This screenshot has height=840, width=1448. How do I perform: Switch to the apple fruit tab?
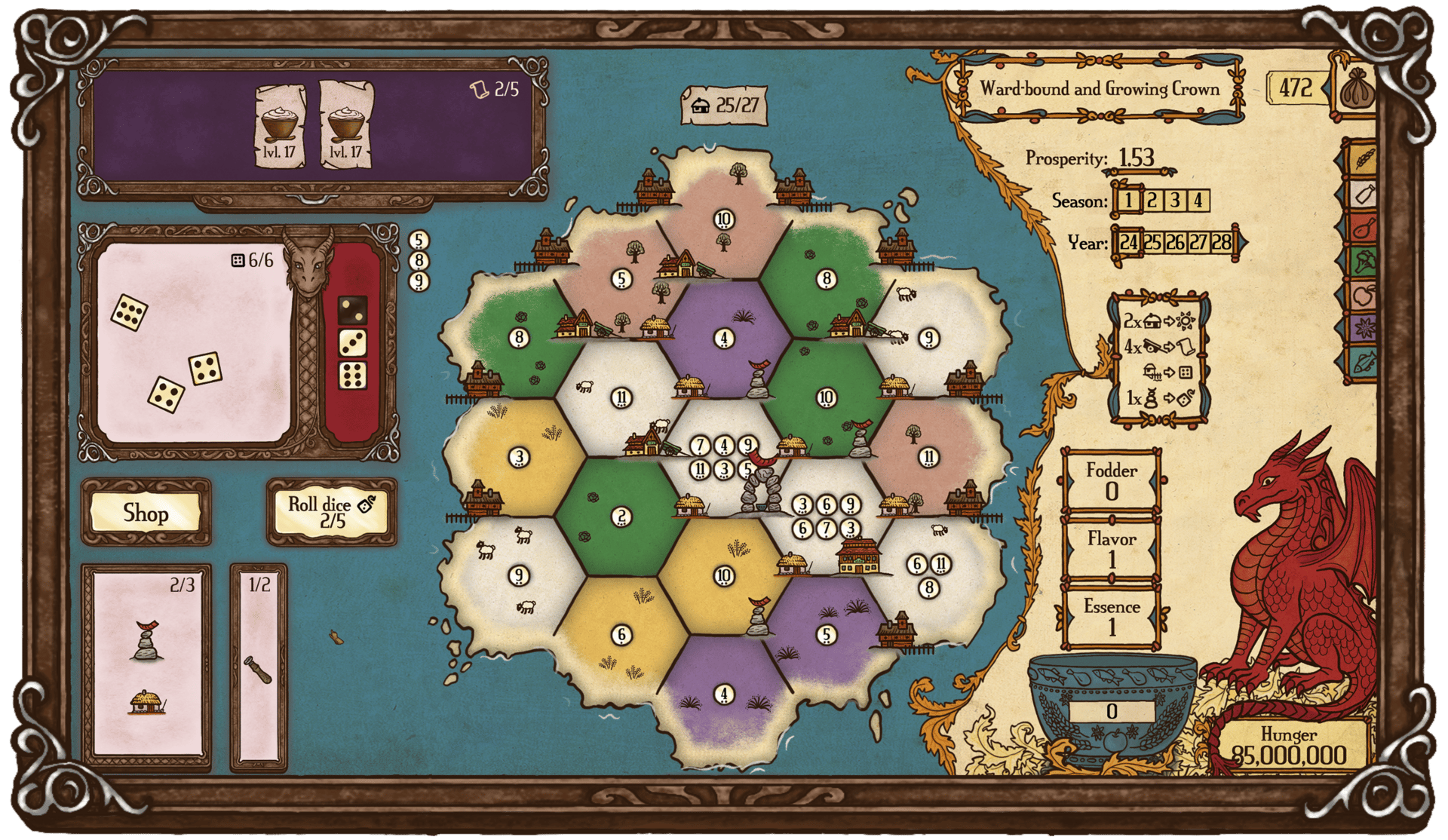[1364, 295]
